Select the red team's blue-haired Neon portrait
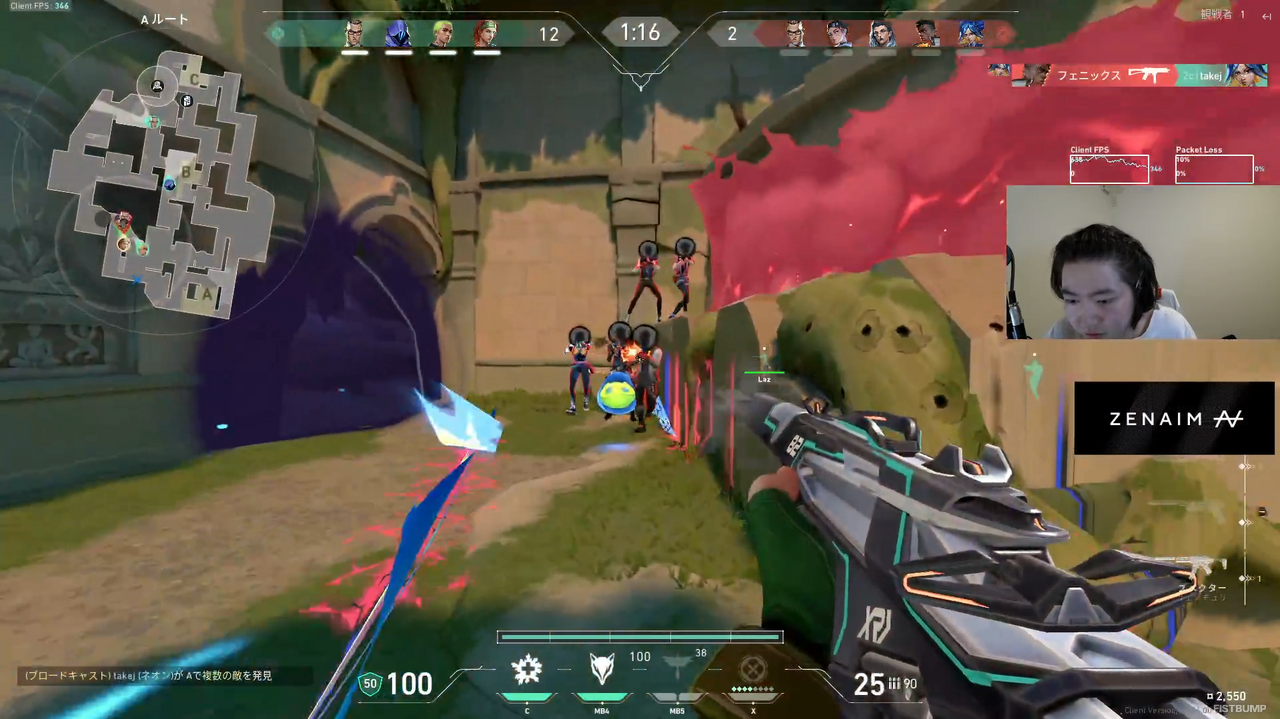Image resolution: width=1280 pixels, height=719 pixels. click(x=971, y=34)
